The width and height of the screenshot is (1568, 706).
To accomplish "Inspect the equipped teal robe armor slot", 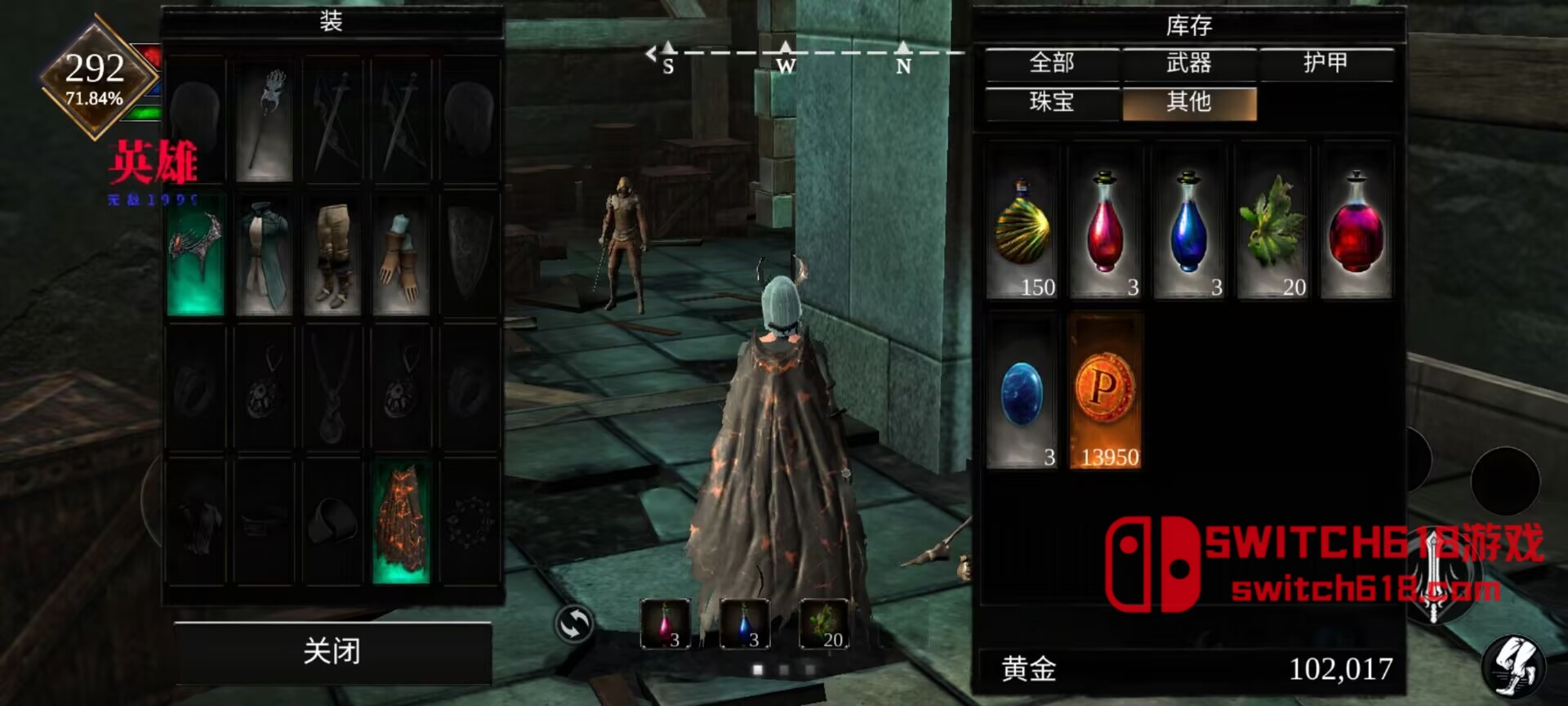I will tap(264, 255).
